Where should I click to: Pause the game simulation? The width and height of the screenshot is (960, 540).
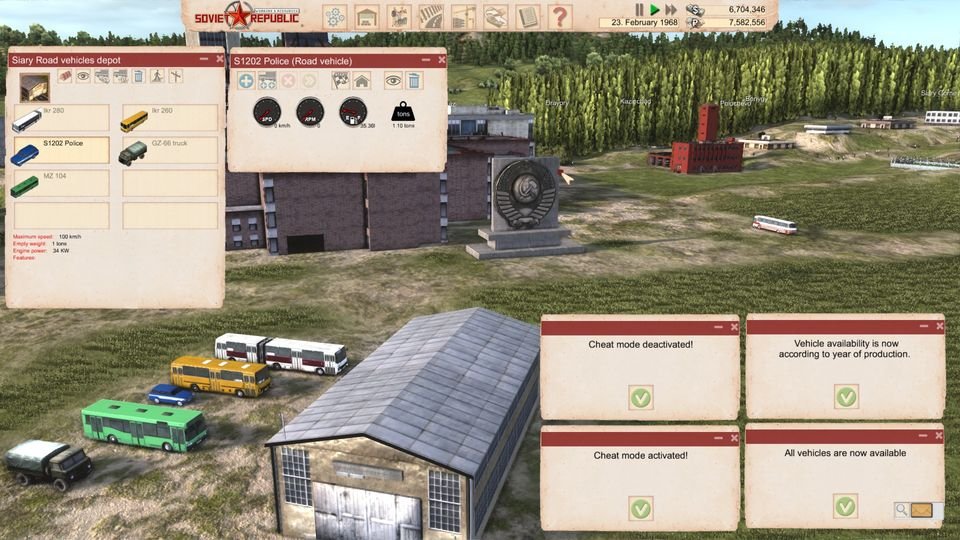[x=640, y=9]
